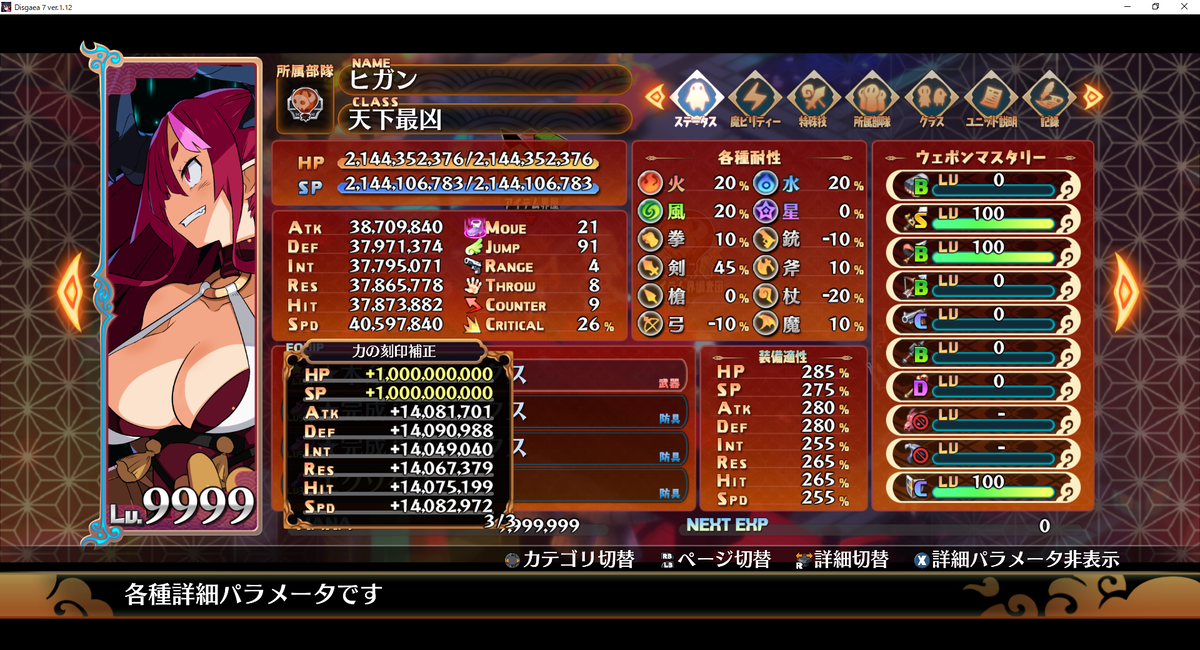Switch to the 特殊技 special skills tab
Viewport: 1200px width, 650px height.
813,98
